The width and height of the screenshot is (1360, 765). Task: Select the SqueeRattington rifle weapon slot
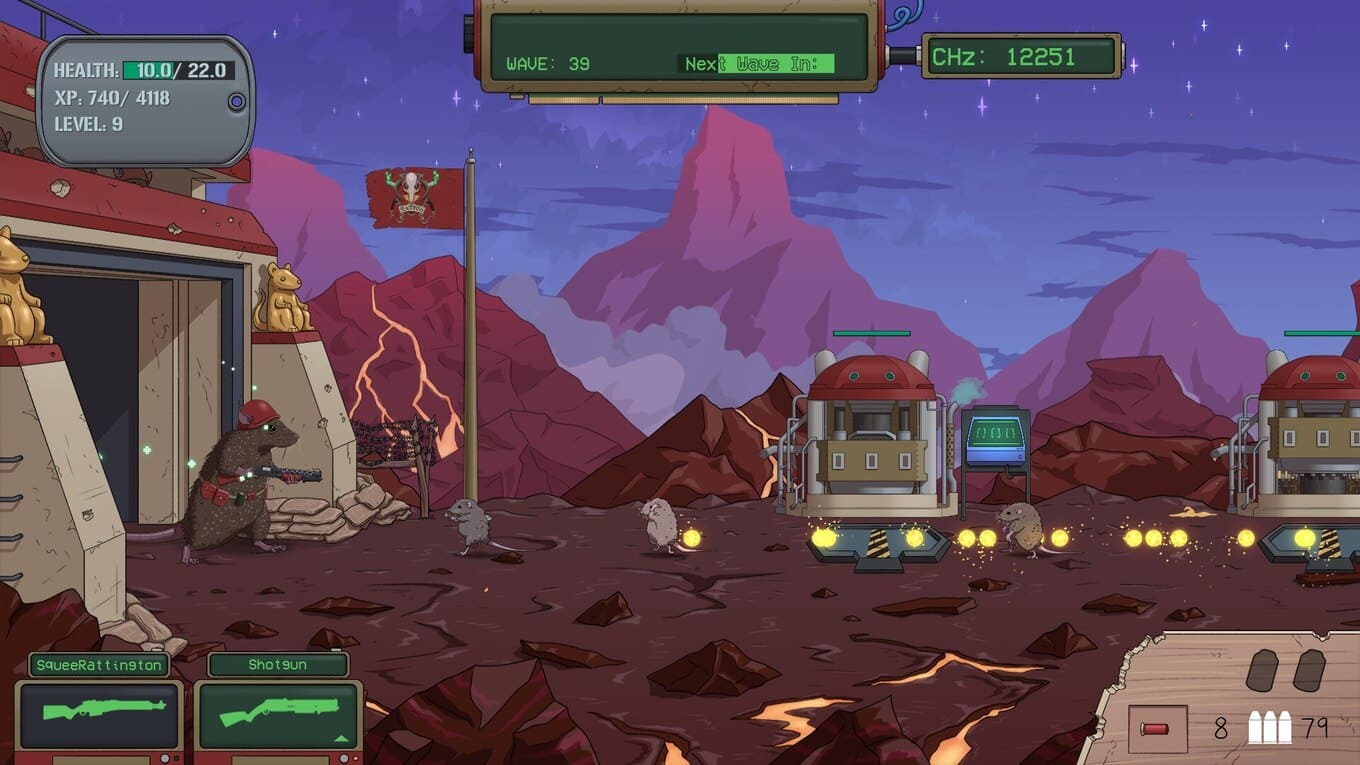click(x=99, y=714)
